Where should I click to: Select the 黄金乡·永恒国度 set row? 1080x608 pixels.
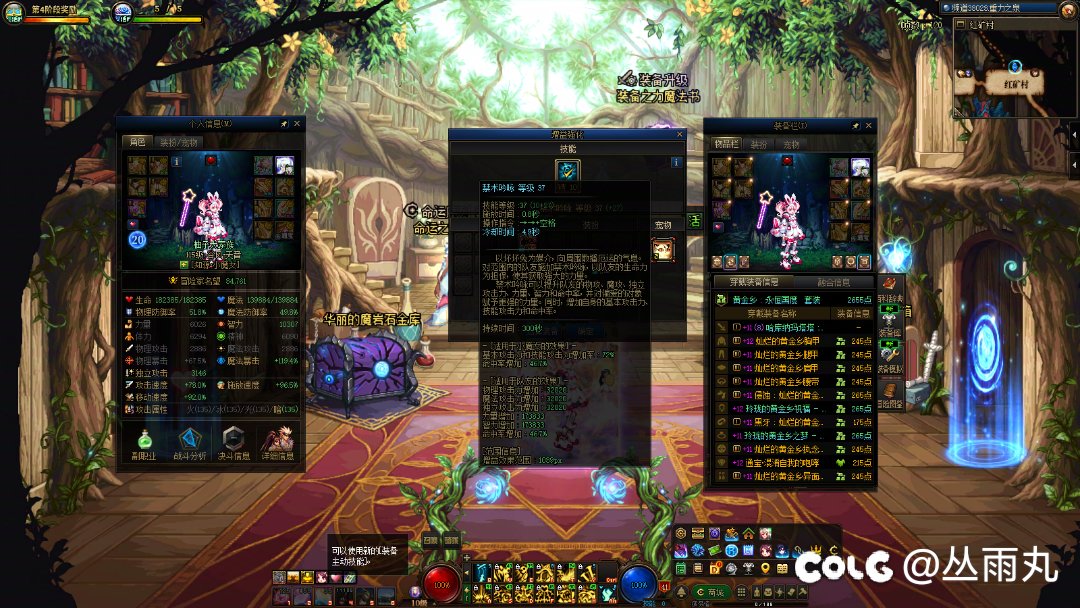pyautogui.click(x=780, y=298)
